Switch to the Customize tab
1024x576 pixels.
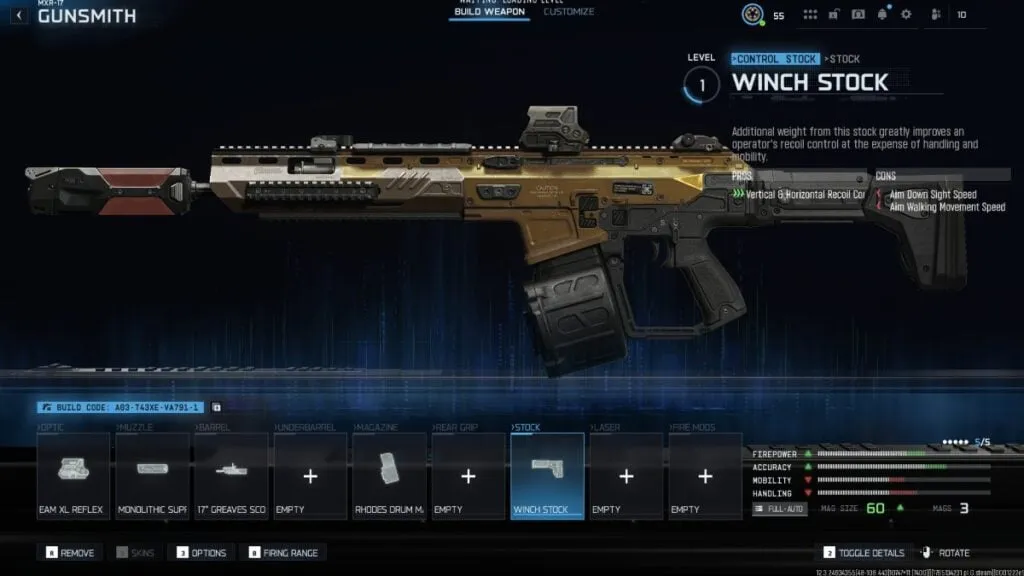(x=568, y=12)
